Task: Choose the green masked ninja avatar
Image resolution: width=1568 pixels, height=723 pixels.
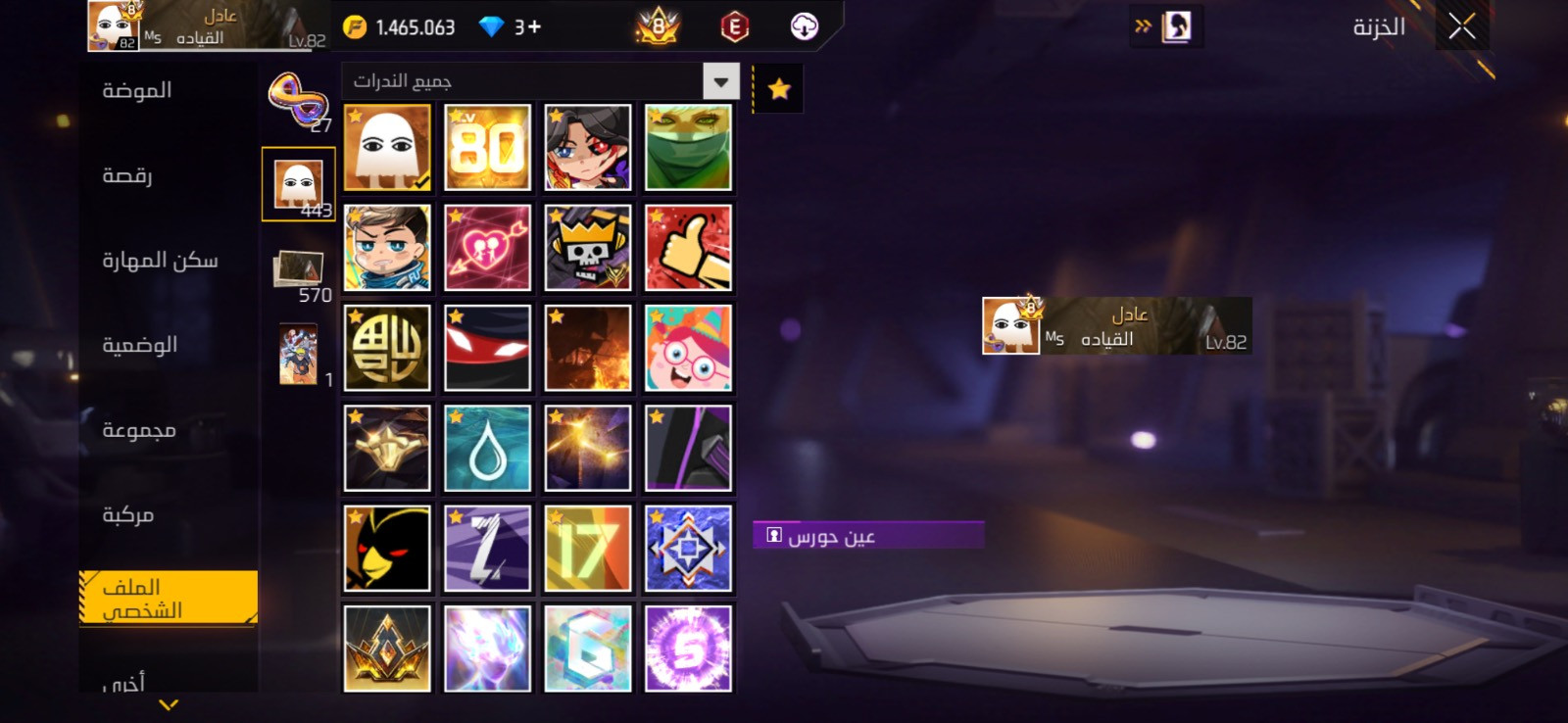Action: 688,148
